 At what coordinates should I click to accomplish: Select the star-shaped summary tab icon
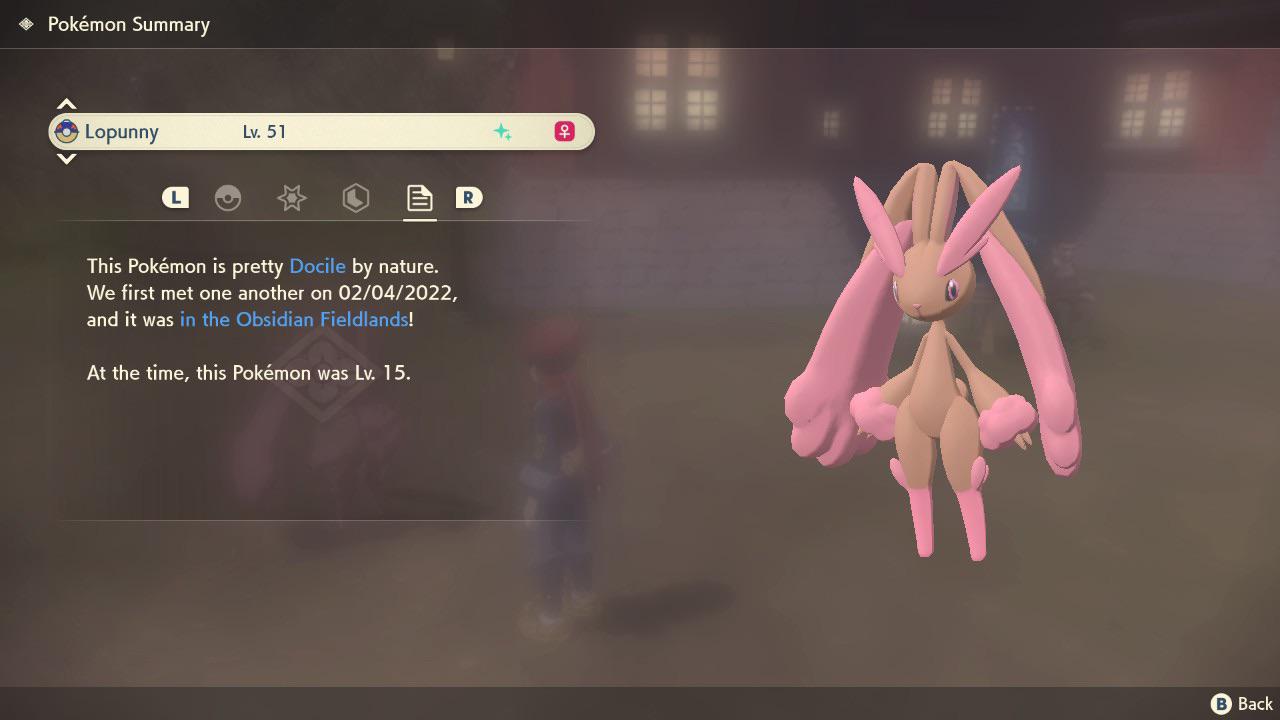pyautogui.click(x=291, y=198)
